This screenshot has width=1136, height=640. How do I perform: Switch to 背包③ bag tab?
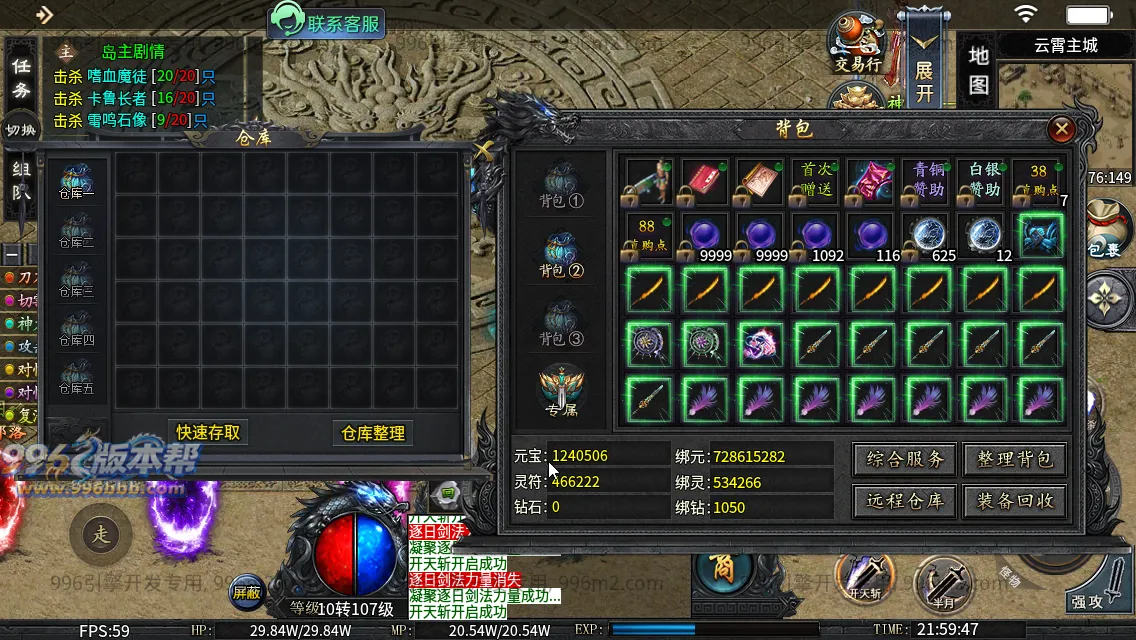click(561, 325)
